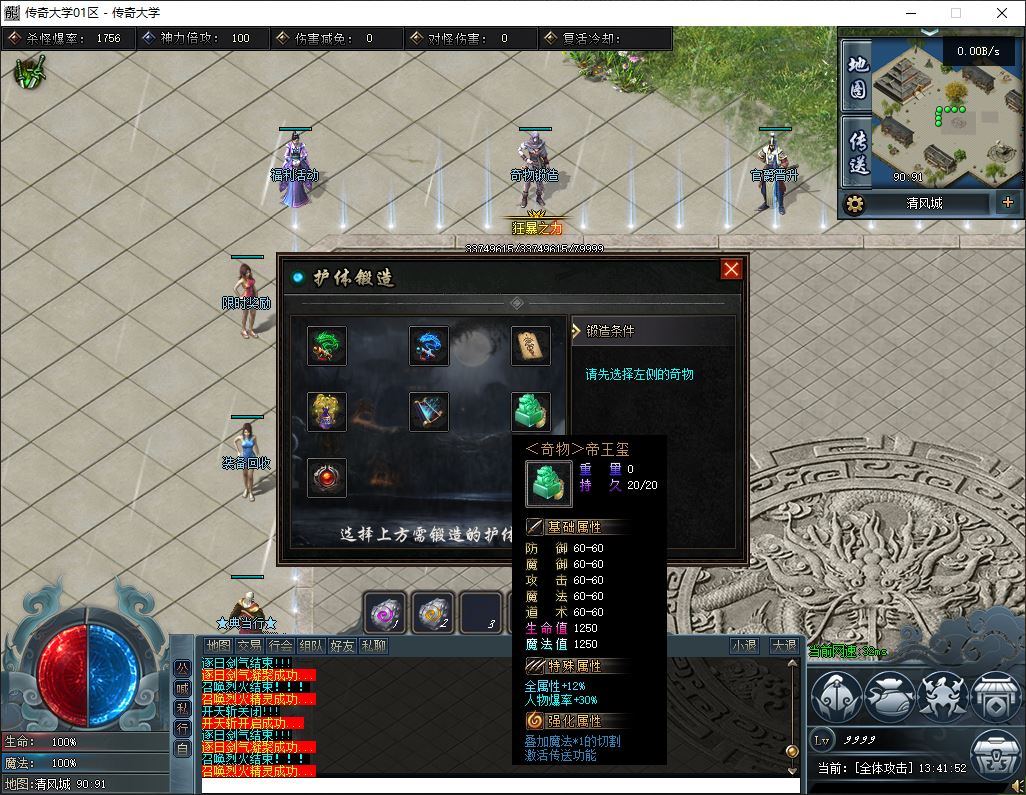Select the red orb relic slot
1026x795 pixels.
[x=327, y=478]
